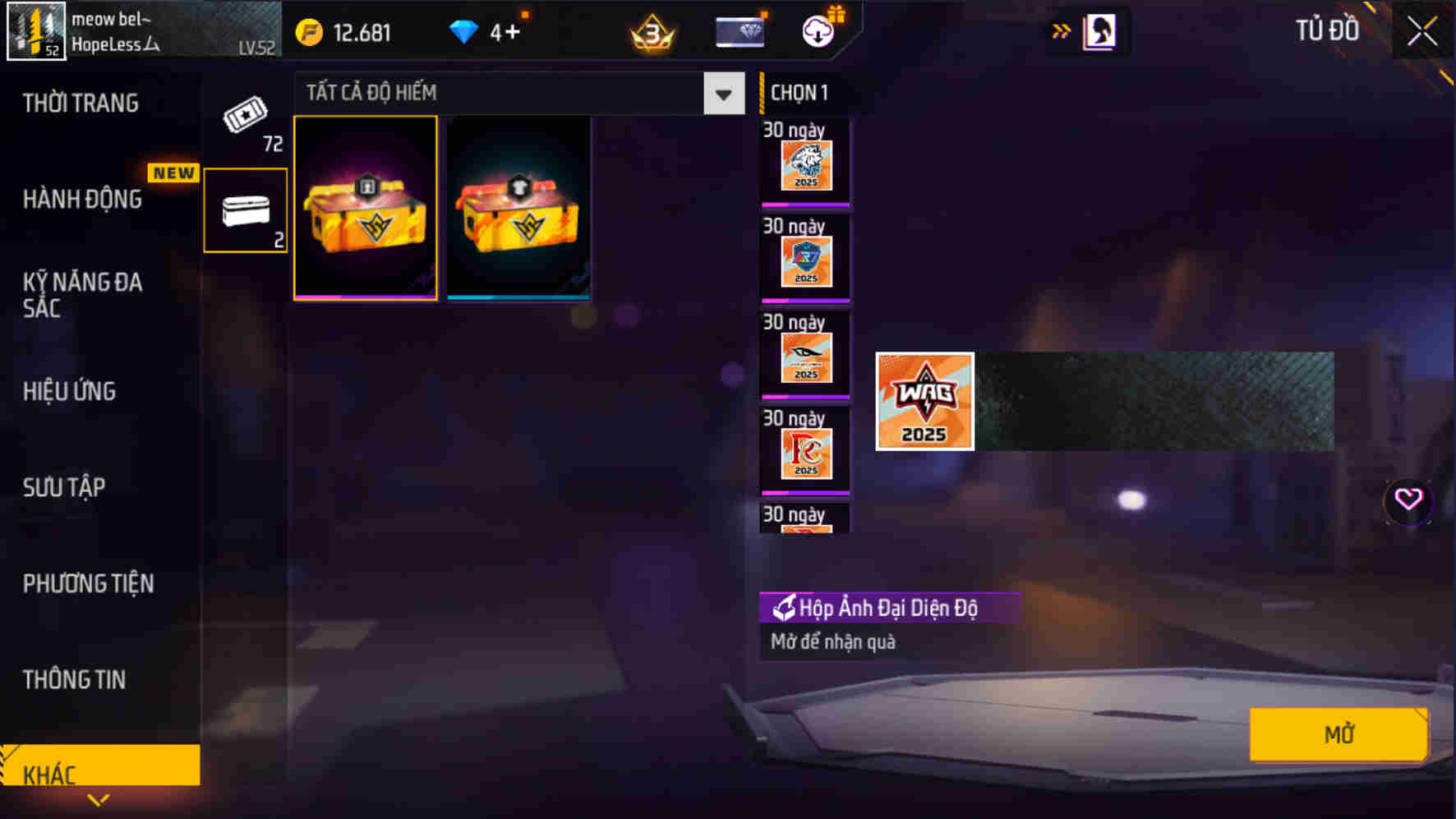The height and width of the screenshot is (819, 1456).
Task: Switch to the THỜI TRANG tab
Action: [x=81, y=103]
